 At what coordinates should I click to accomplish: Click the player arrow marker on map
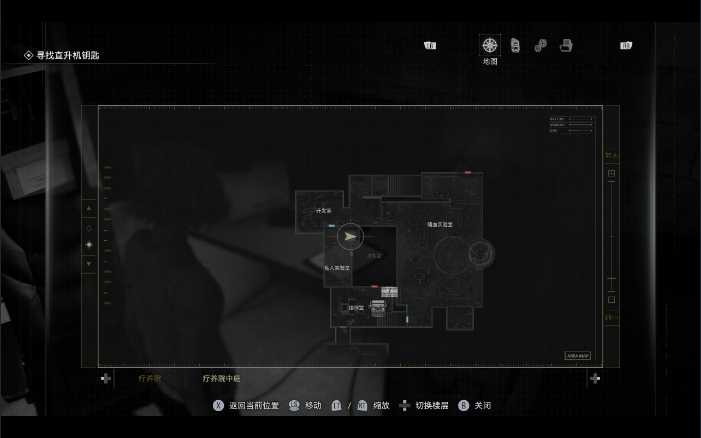pos(349,237)
